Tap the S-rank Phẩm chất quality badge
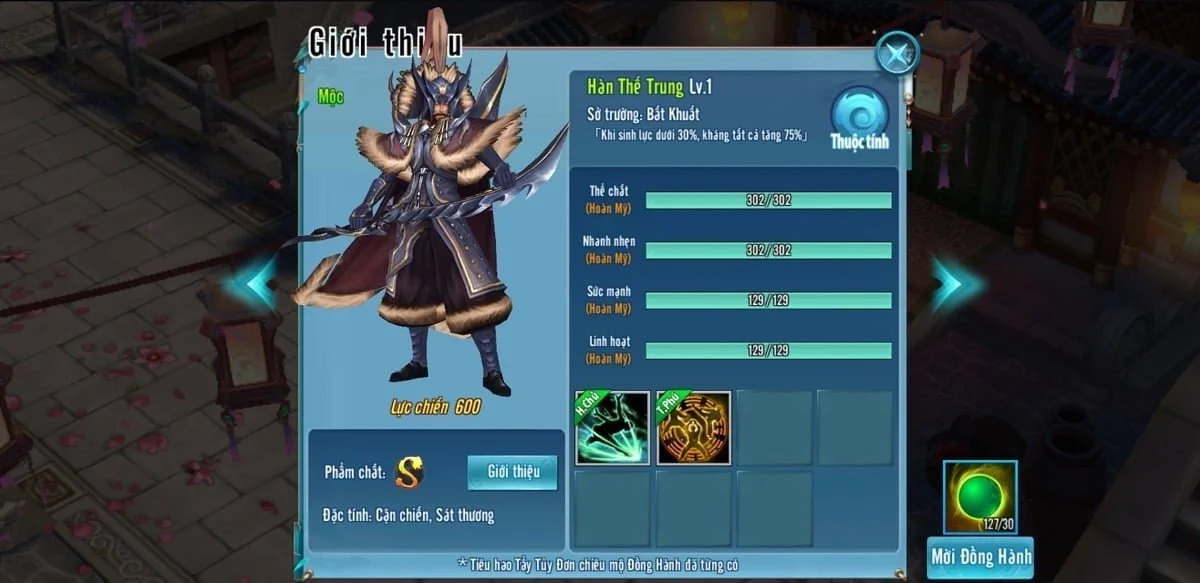Image resolution: width=1200 pixels, height=583 pixels. coord(410,472)
